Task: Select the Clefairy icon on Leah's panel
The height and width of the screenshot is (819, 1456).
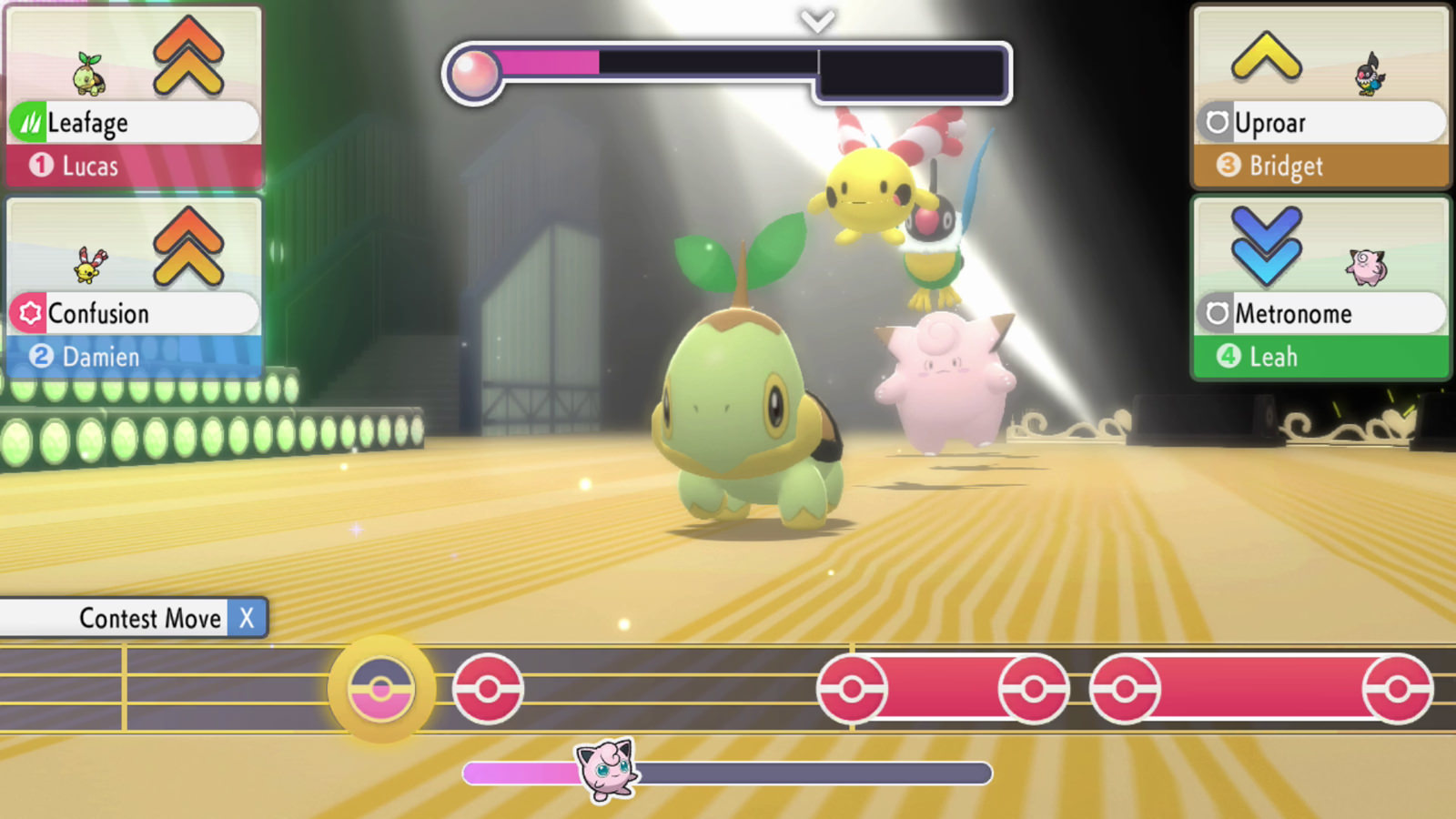Action: [x=1368, y=266]
